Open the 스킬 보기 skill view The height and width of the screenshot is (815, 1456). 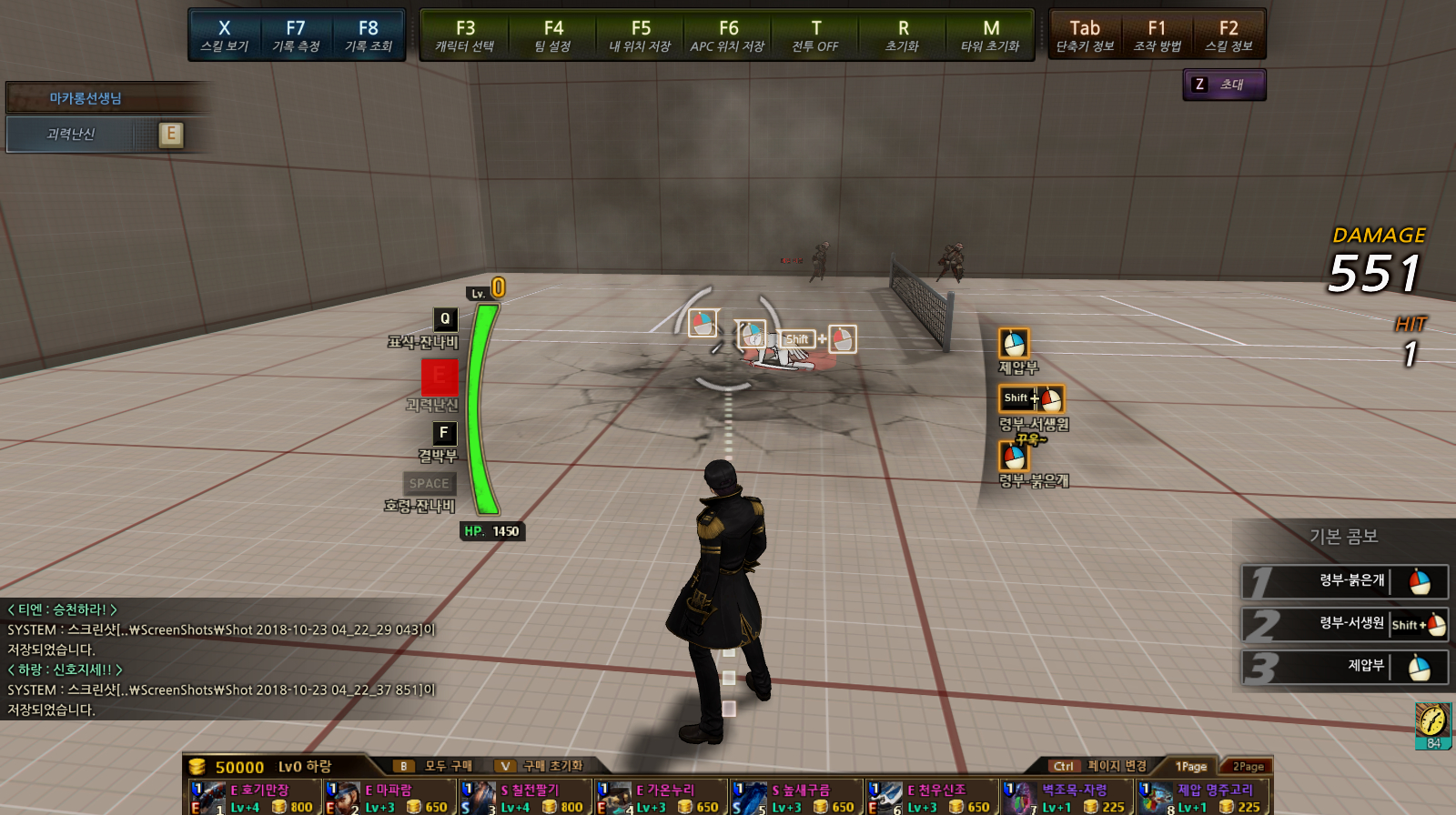coord(225,35)
